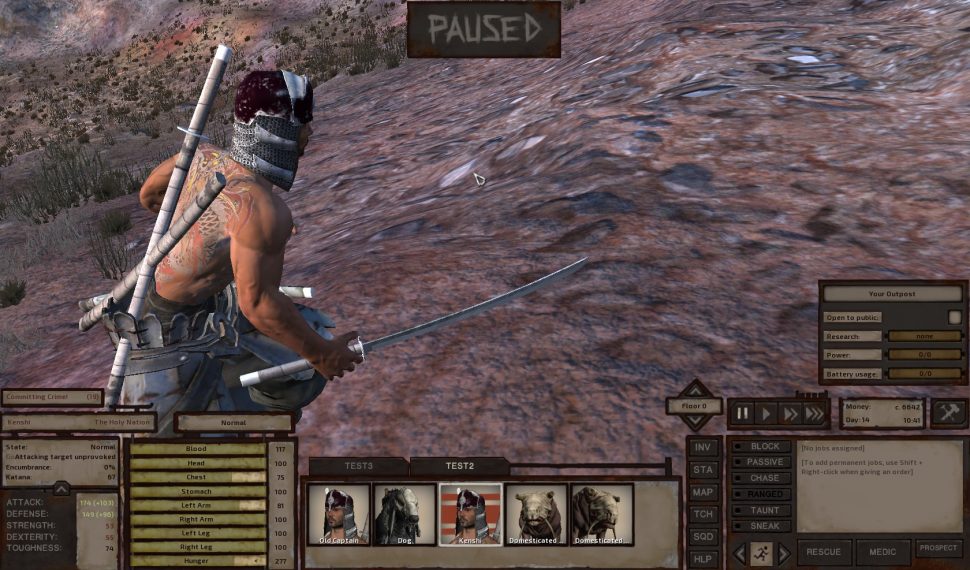
Task: Select the Old Captain portrait
Action: point(338,515)
